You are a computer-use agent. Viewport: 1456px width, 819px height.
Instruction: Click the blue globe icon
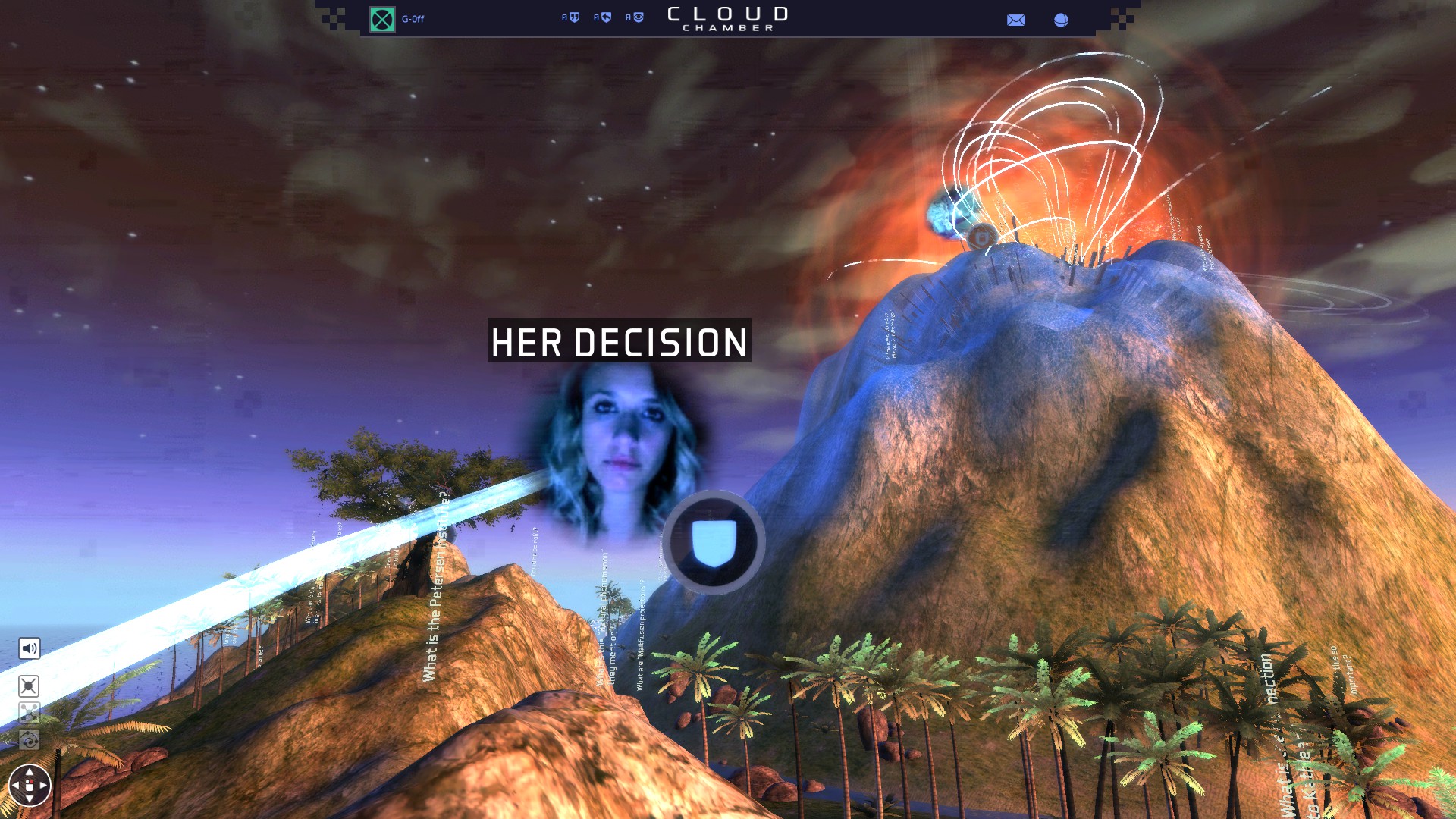point(1061,20)
